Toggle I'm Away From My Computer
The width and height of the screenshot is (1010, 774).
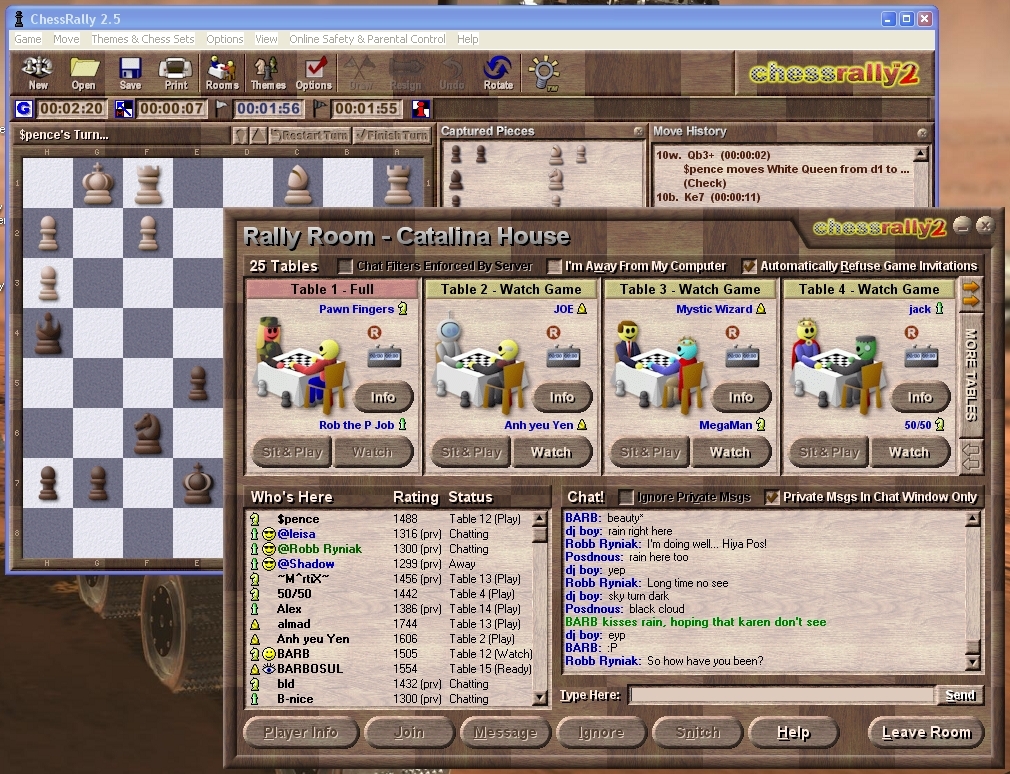click(555, 266)
